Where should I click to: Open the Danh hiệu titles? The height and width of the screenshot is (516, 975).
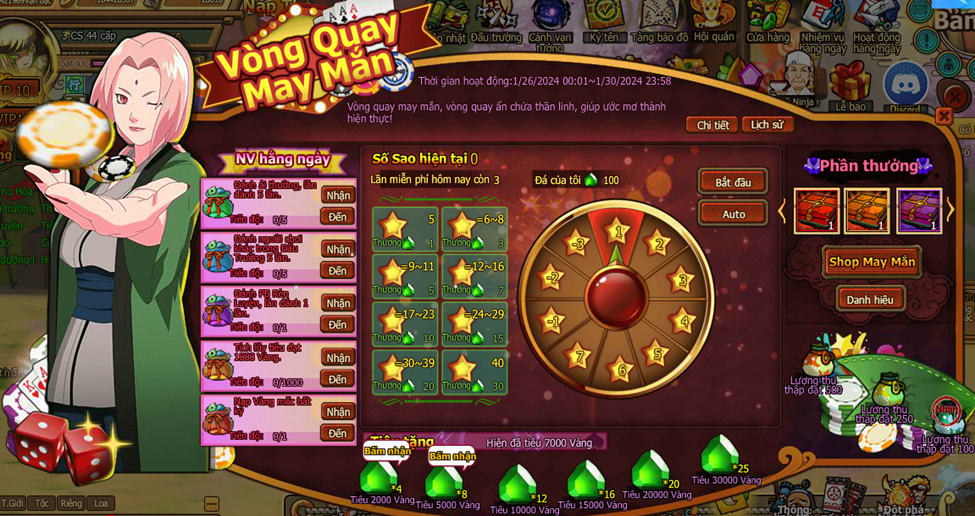(x=870, y=299)
